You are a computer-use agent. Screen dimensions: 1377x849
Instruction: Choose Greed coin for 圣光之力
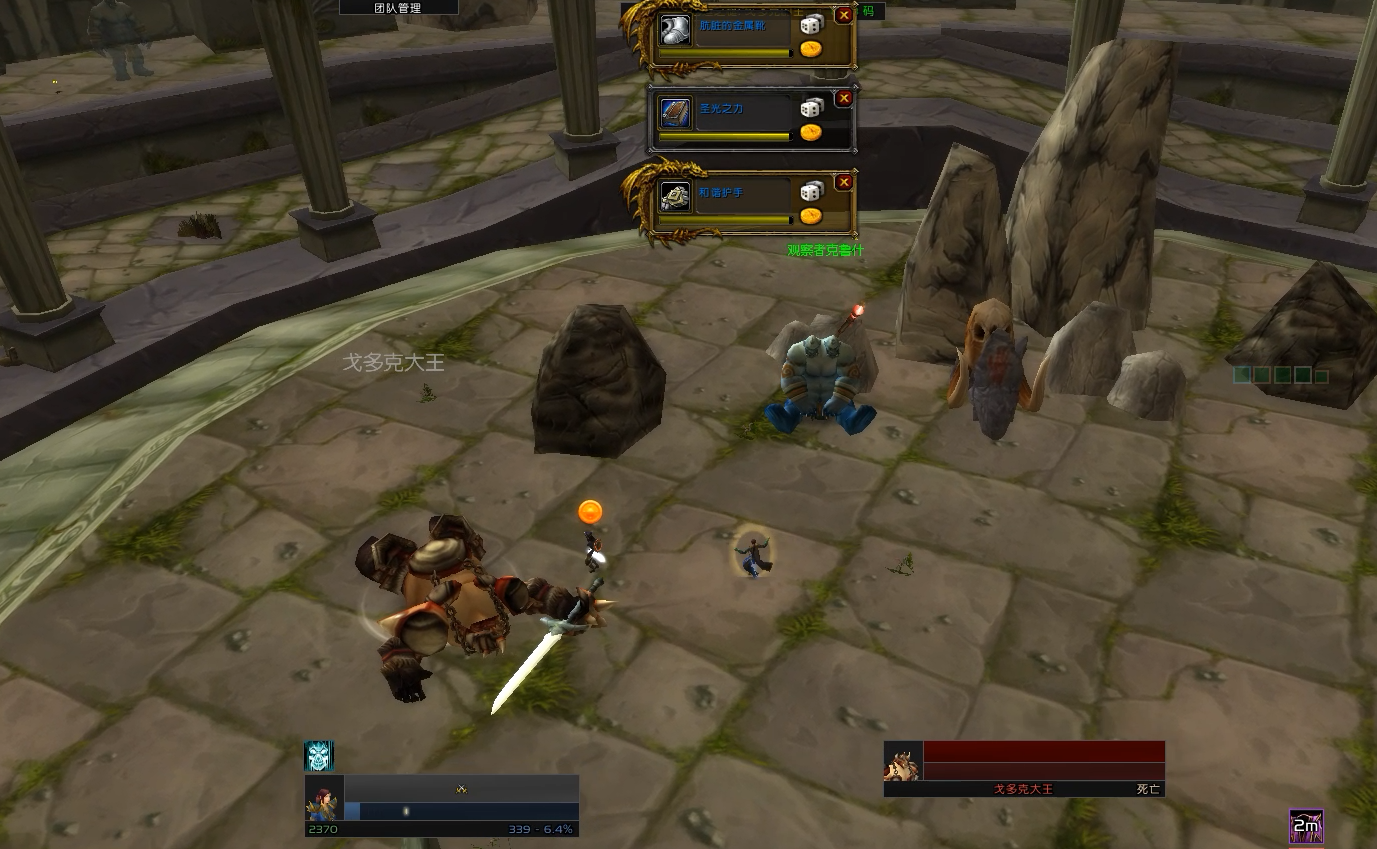click(x=811, y=132)
